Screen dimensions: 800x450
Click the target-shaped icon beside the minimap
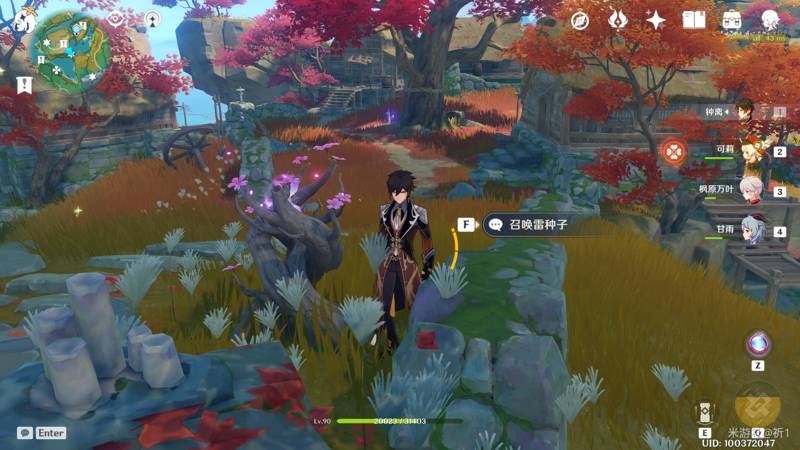[116, 19]
